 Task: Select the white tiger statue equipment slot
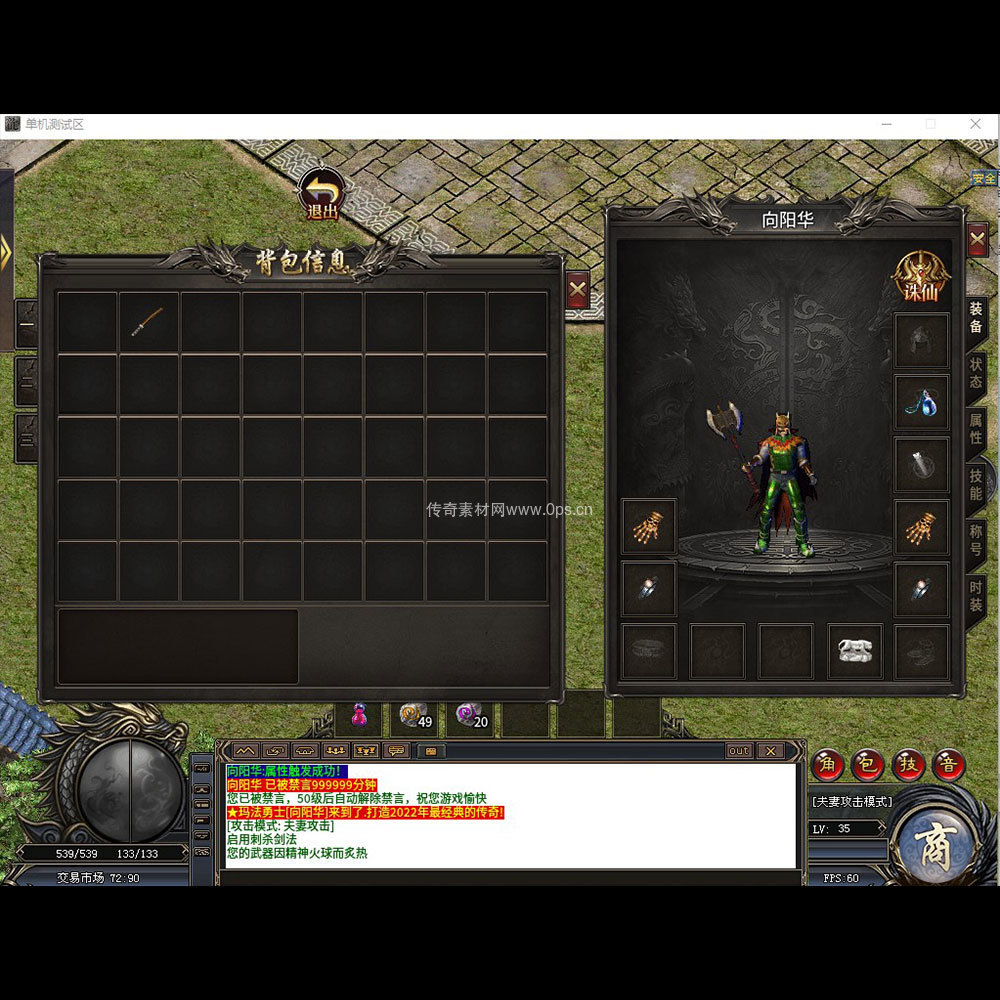tap(855, 652)
